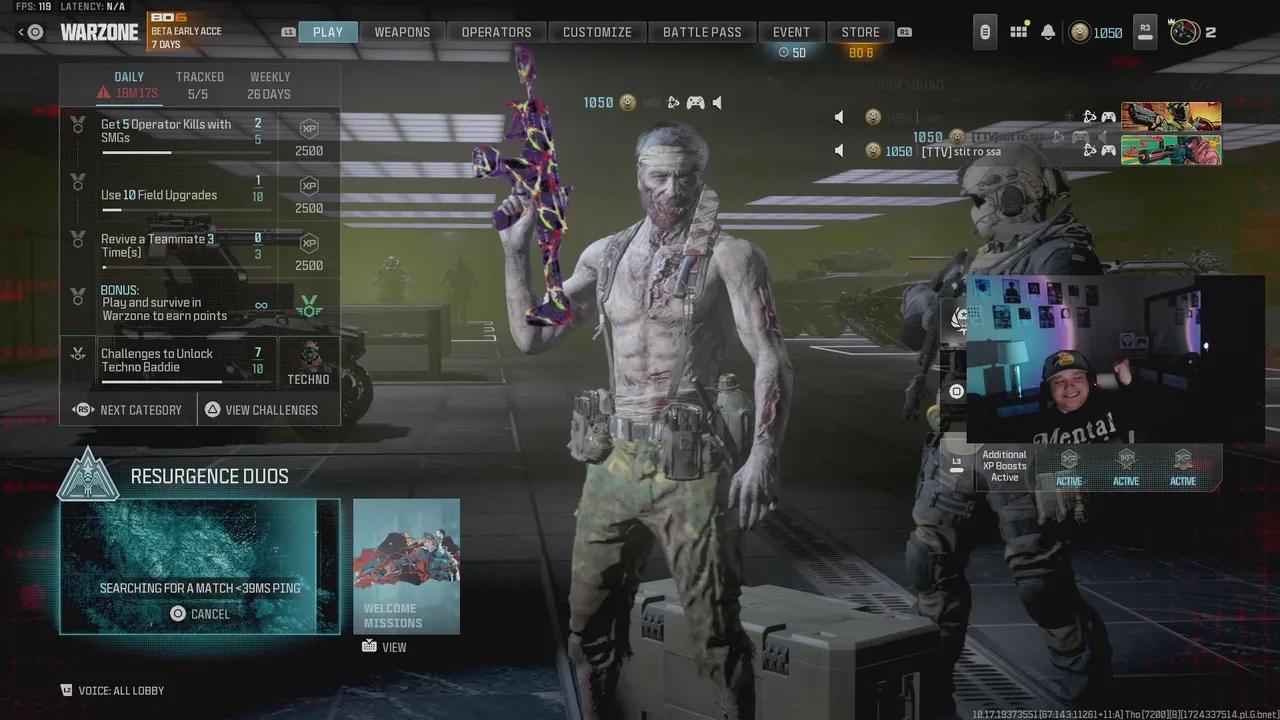The image size is (1280, 720).
Task: Mute the teammate stit ro ssa
Action: tap(838, 150)
